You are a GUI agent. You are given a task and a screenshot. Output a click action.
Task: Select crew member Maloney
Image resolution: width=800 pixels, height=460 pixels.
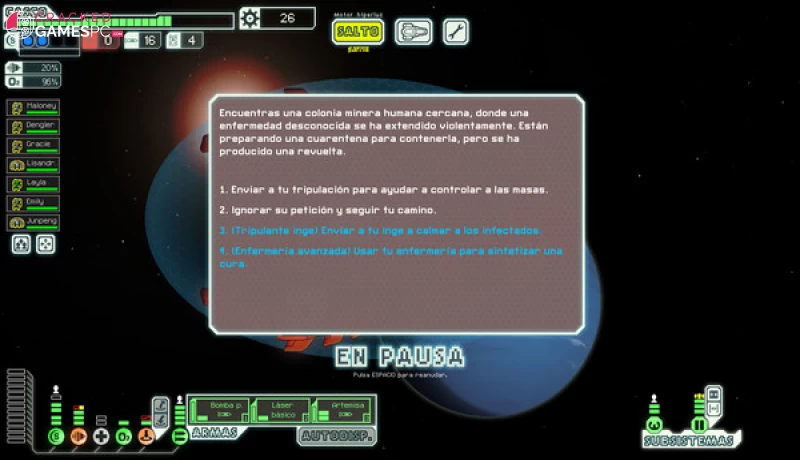[33, 108]
